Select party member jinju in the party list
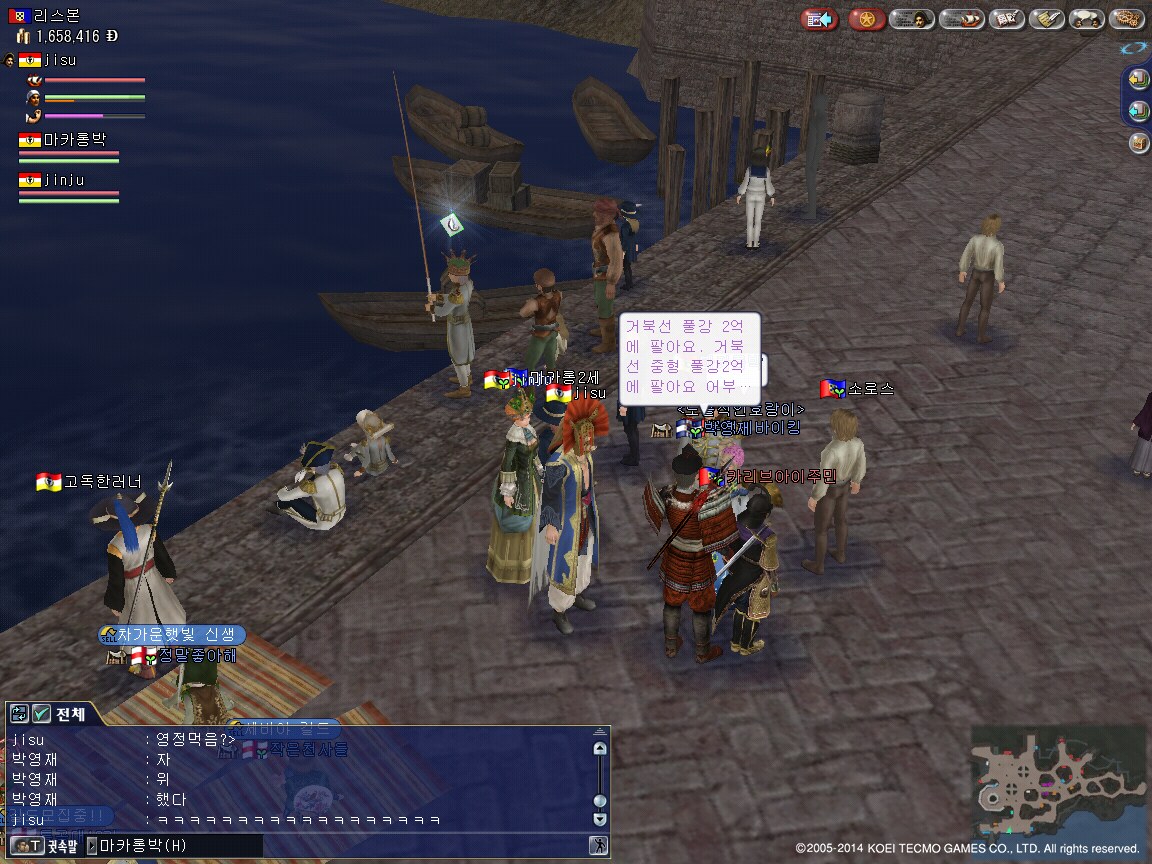The image size is (1152, 864). coord(64,180)
